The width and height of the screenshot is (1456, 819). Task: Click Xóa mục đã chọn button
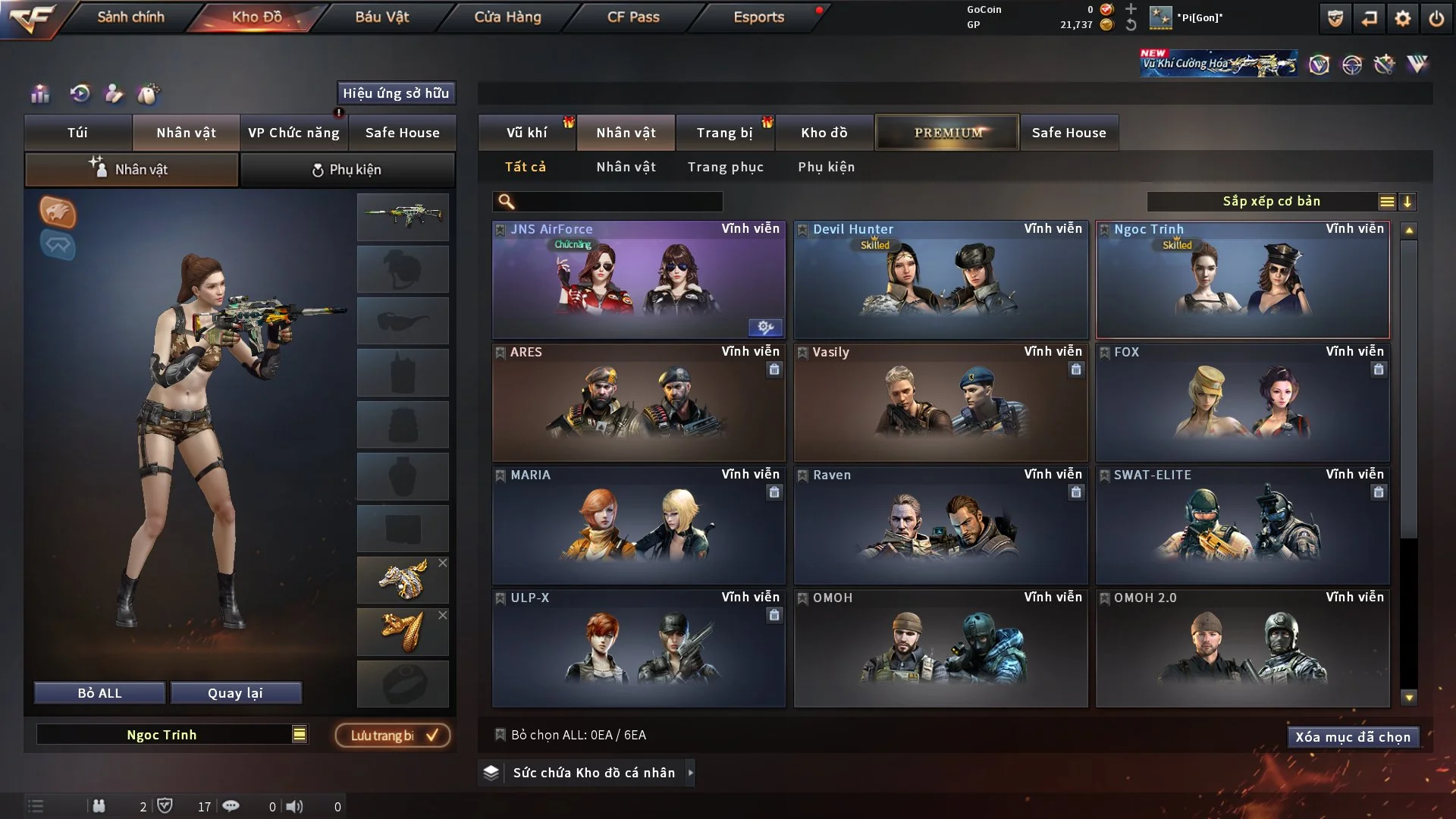(1352, 737)
